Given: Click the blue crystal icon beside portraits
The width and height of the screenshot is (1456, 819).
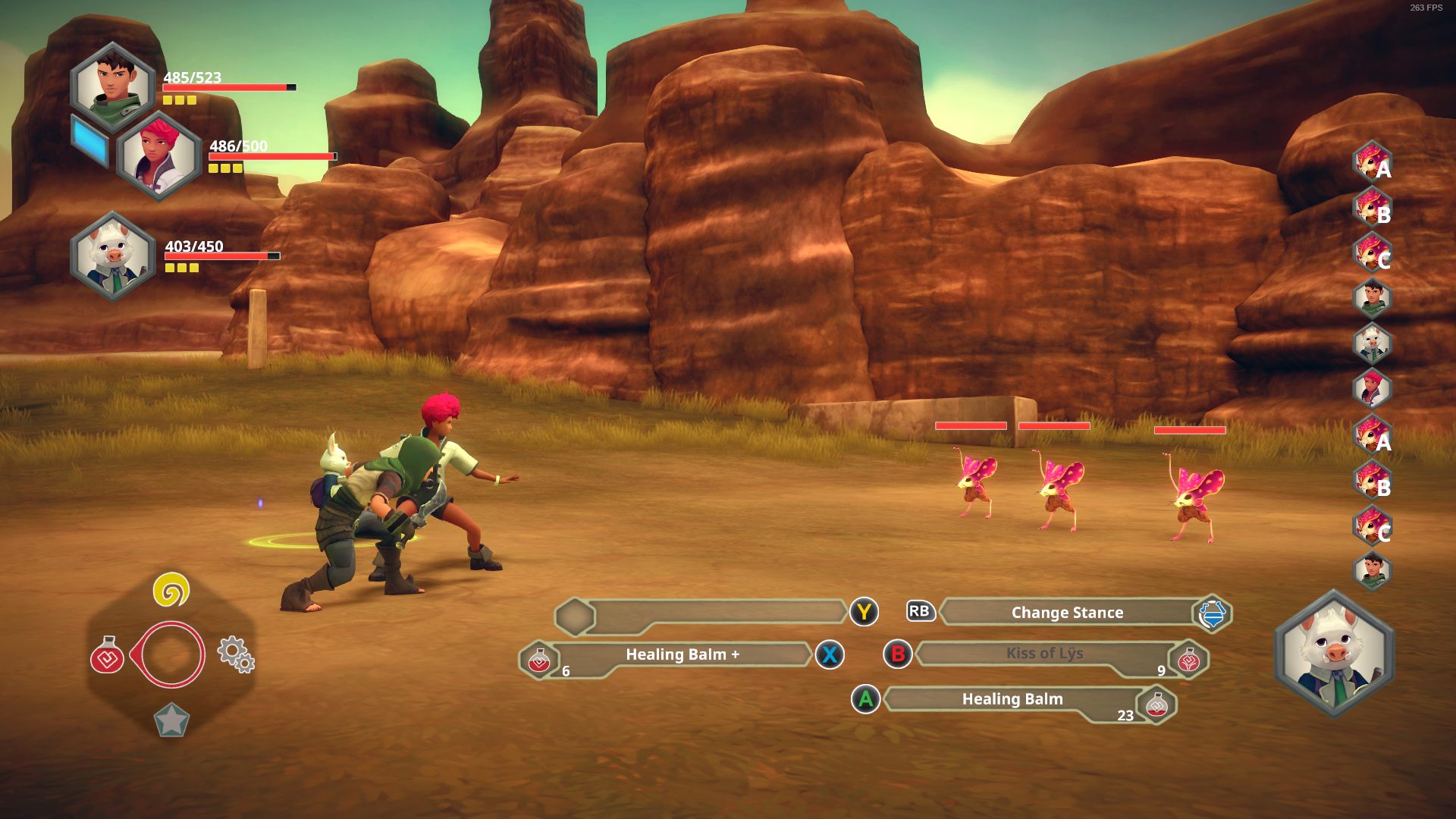Looking at the screenshot, I should click(x=90, y=141).
